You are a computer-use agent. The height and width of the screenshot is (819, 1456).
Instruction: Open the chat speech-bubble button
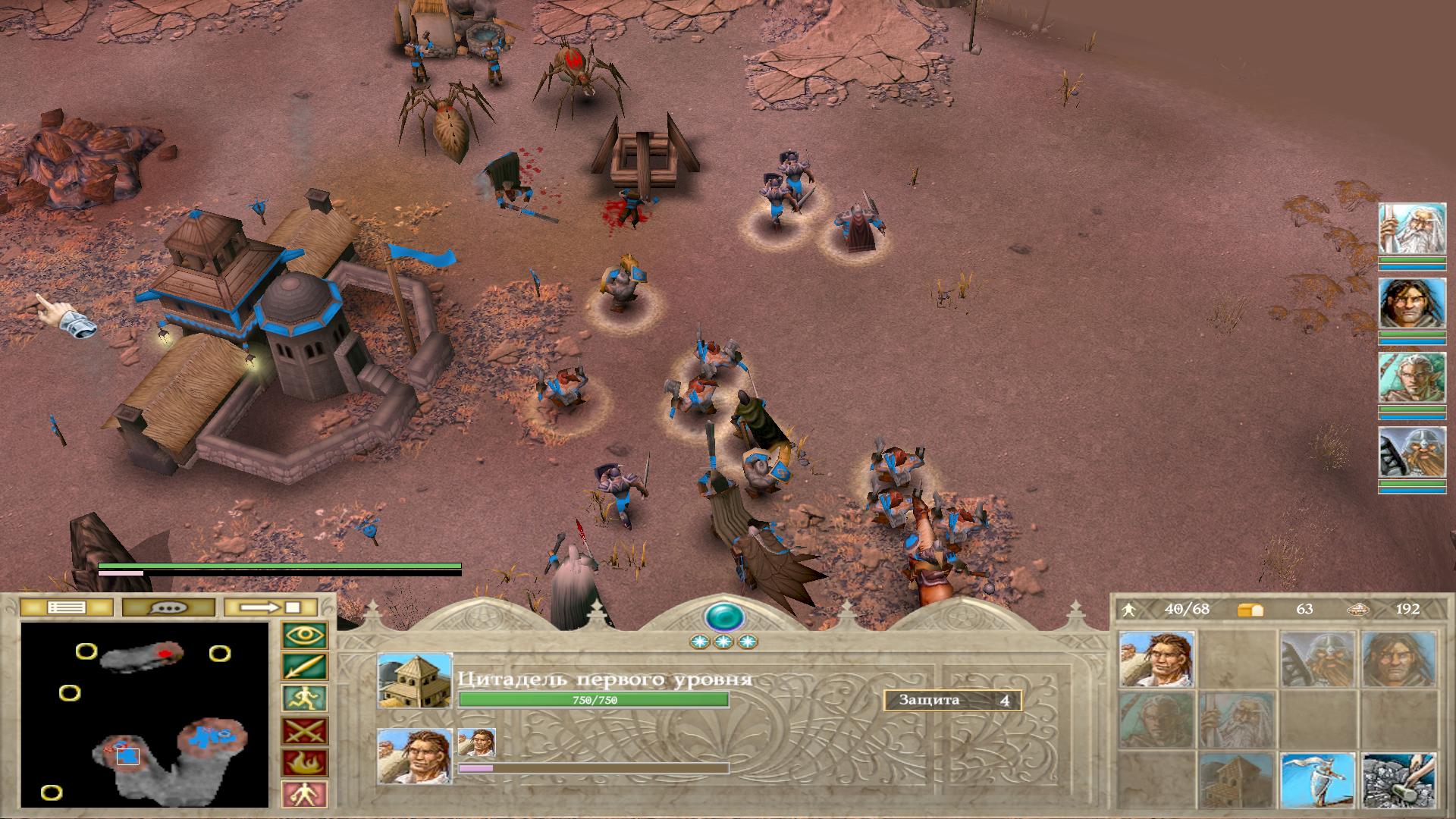pos(168,607)
